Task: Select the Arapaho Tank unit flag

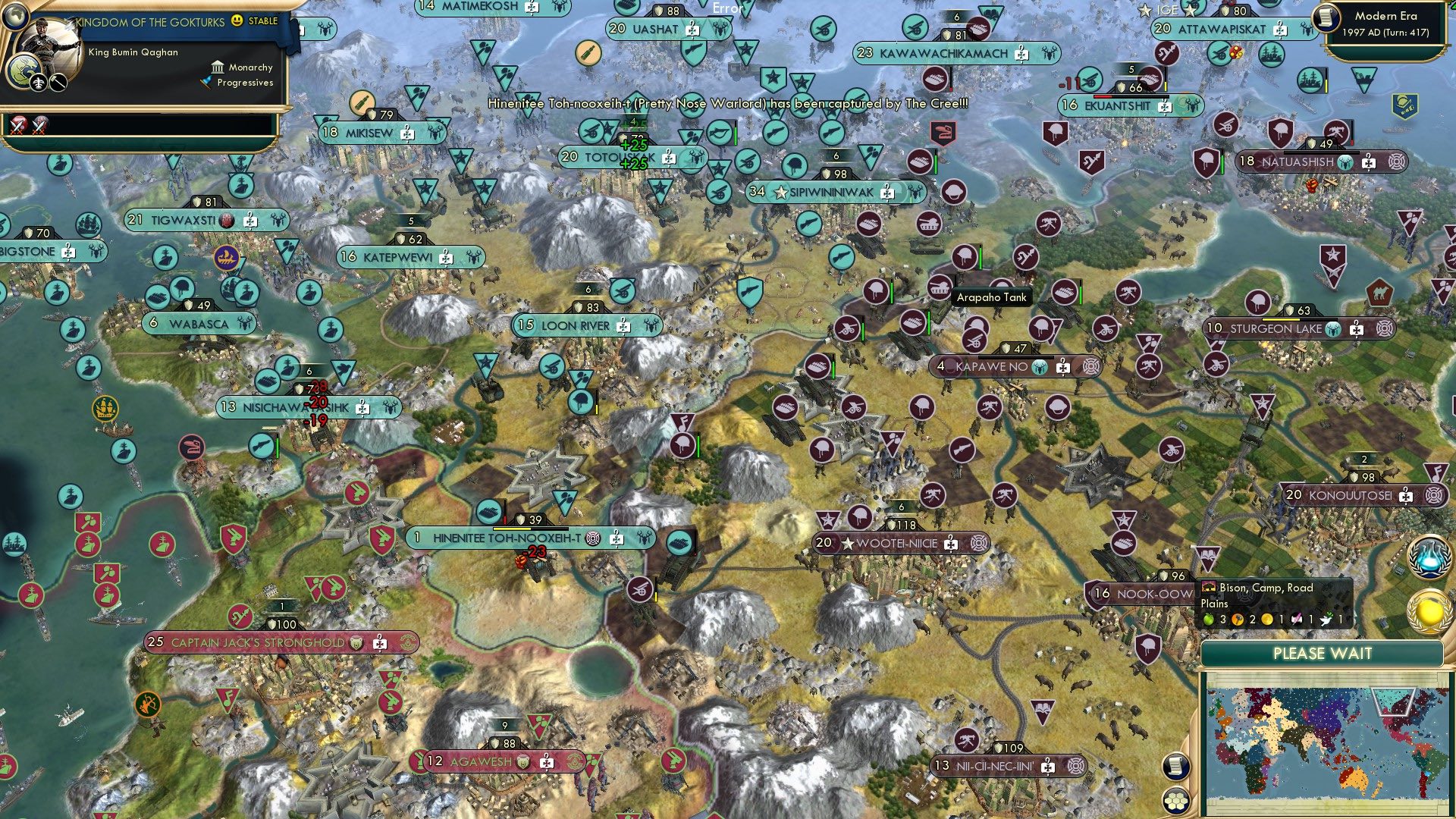Action: 940,287
